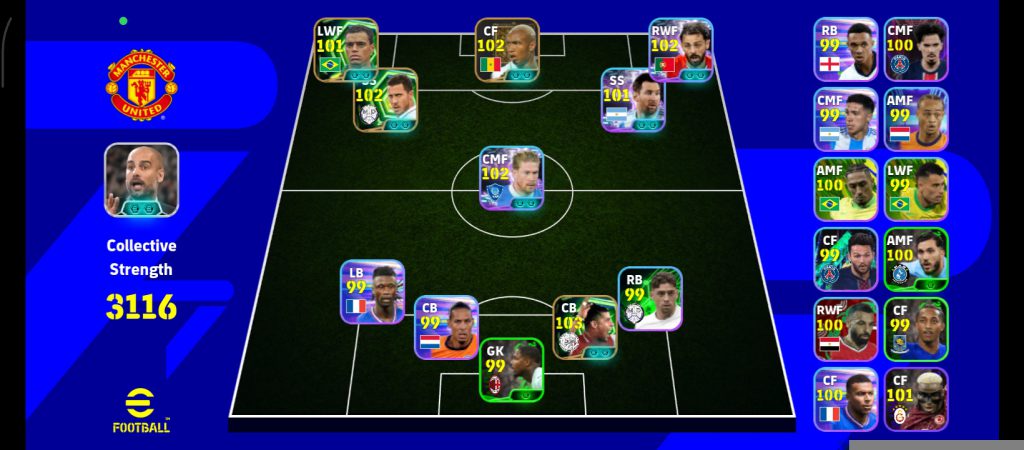This screenshot has height=450, width=1024.
Task: Select substitute LWF 99 with Brazil flag
Action: pyautogui.click(x=915, y=189)
